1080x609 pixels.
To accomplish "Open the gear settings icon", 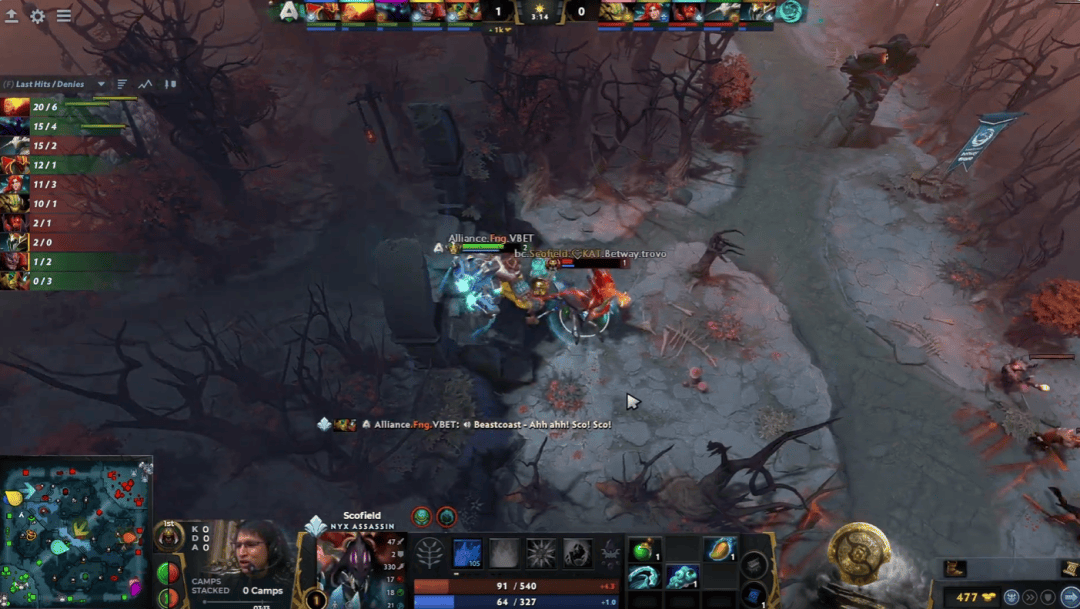I will tap(38, 16).
